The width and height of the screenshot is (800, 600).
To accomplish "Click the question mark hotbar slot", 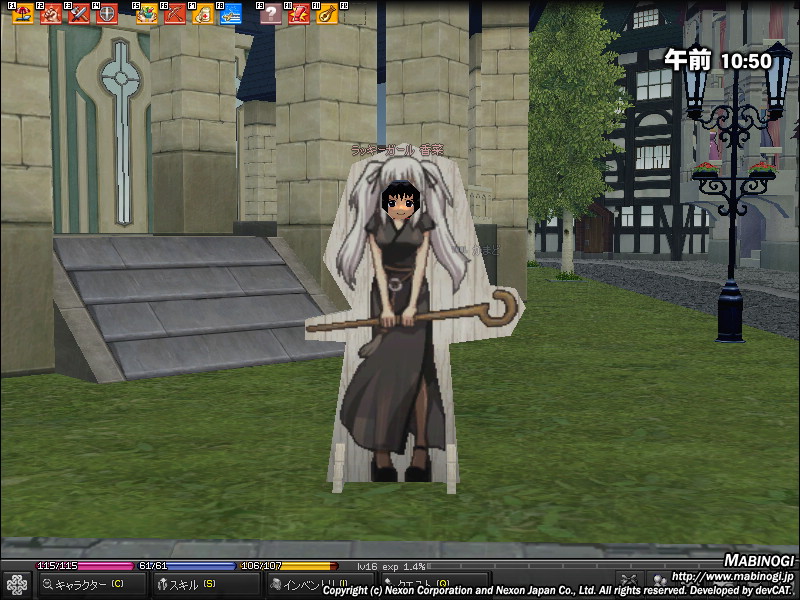I will [271, 14].
